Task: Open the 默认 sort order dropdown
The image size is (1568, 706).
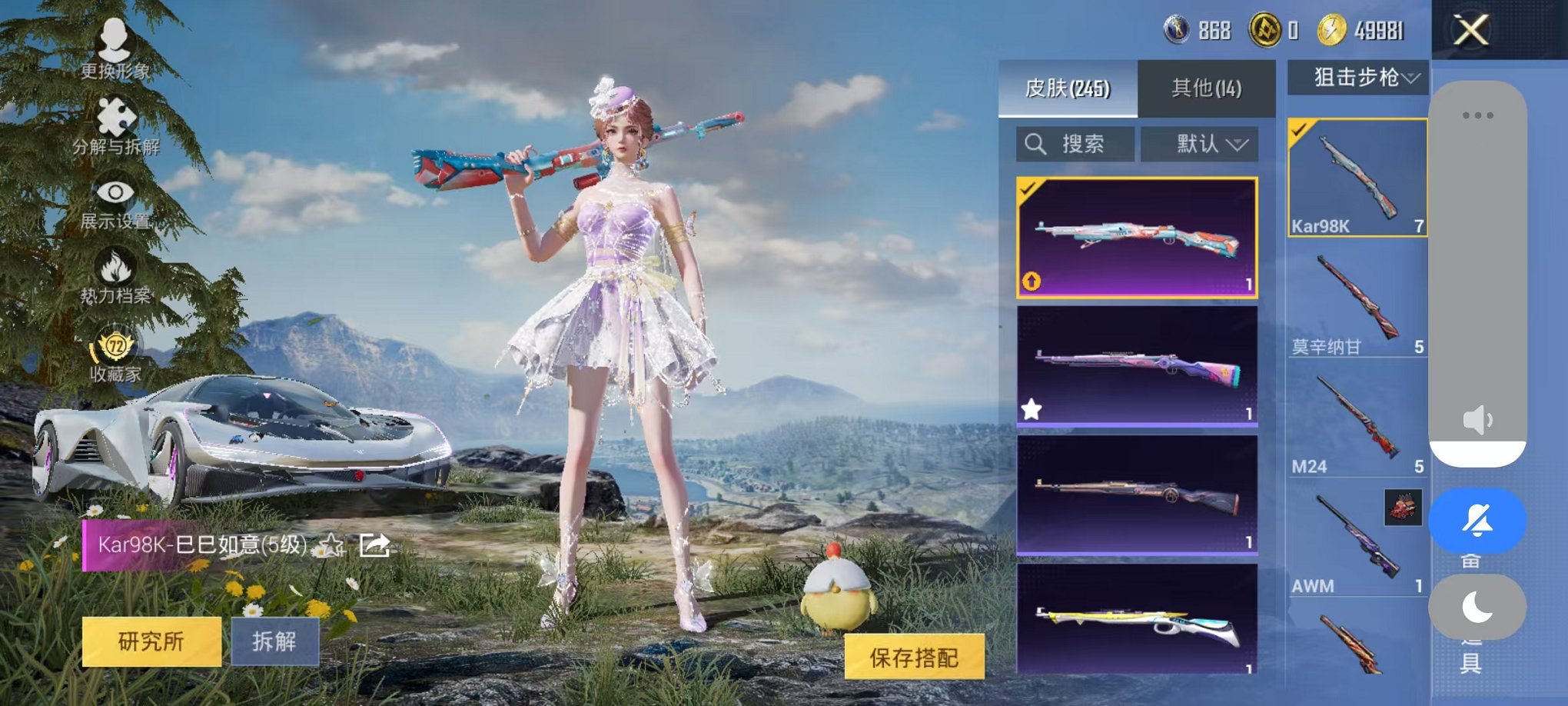Action: point(1198,145)
